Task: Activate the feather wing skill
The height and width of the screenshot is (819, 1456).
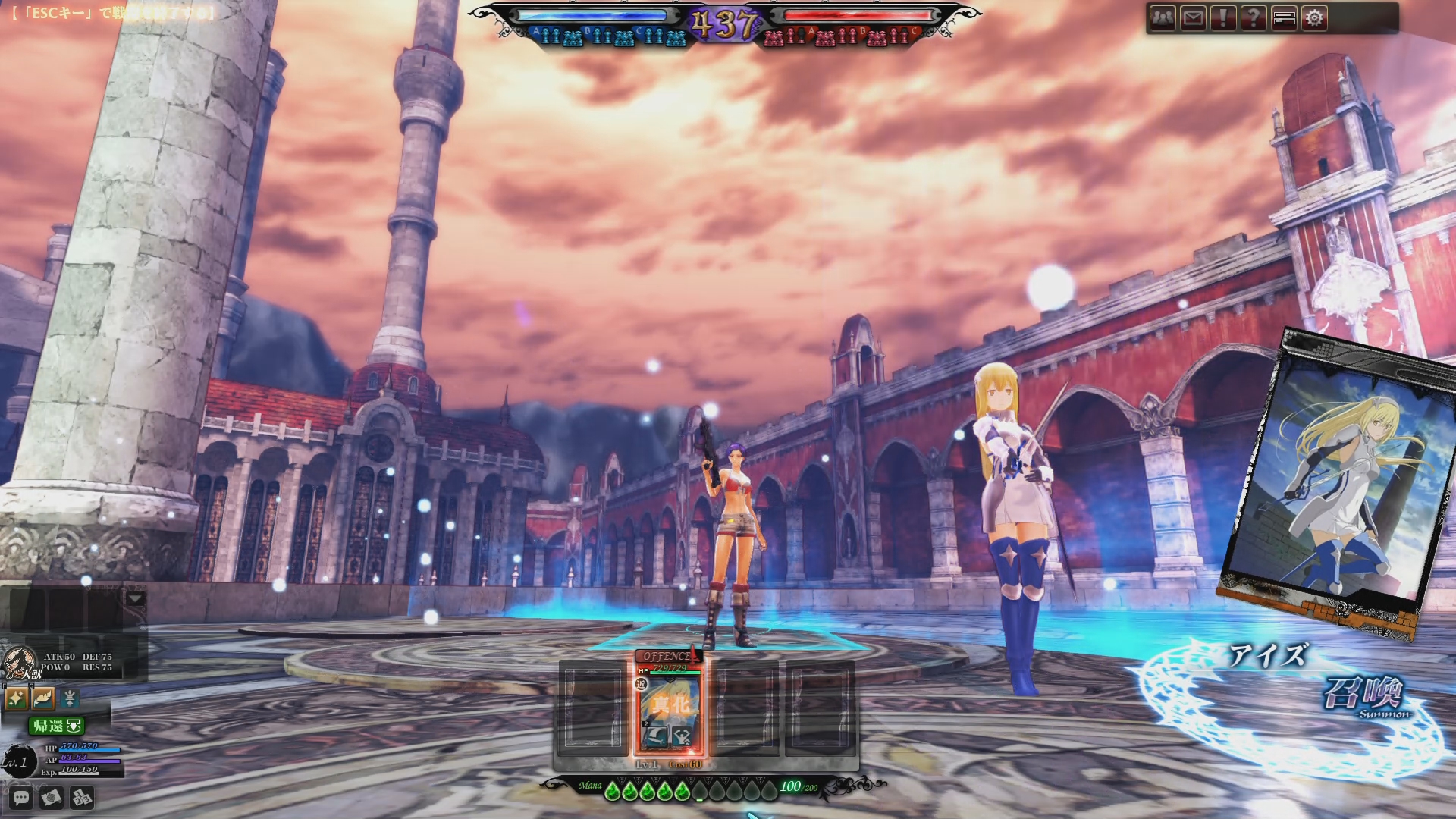Action: 43,698
